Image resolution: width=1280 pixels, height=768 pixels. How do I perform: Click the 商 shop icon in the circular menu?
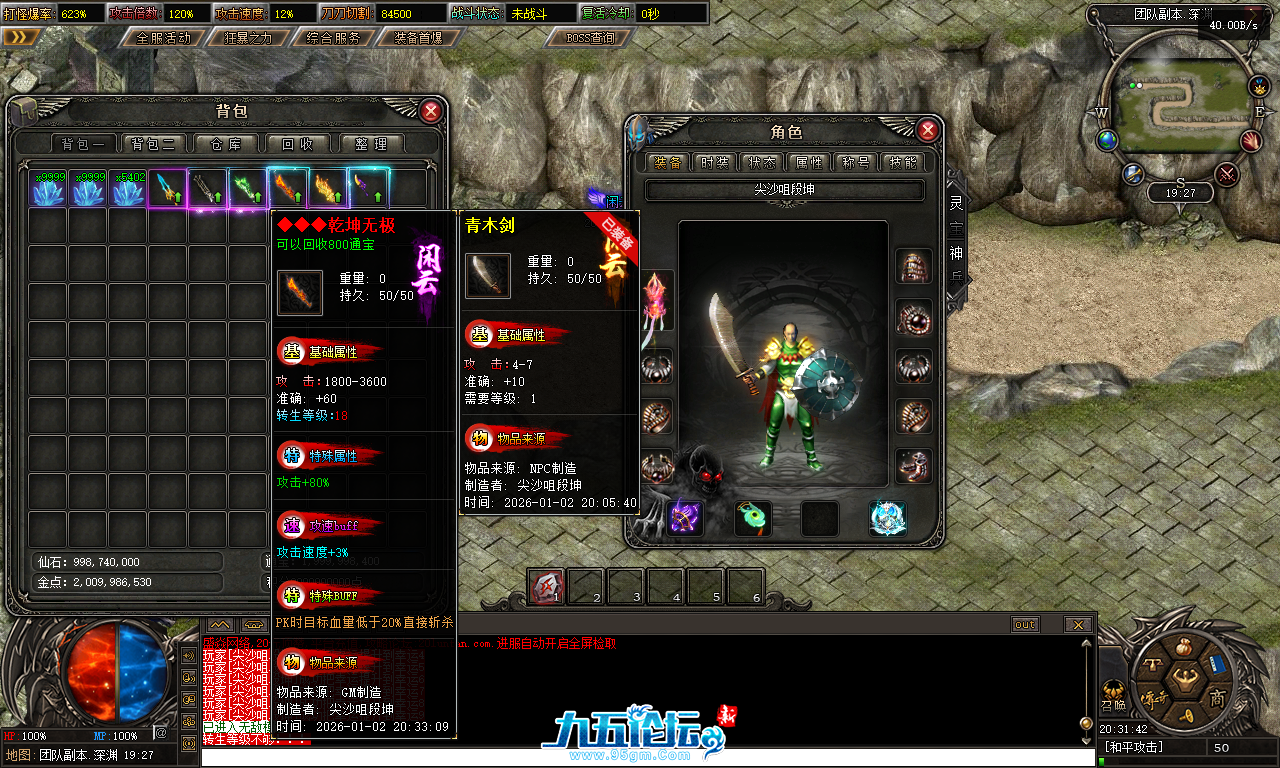pos(1218,698)
